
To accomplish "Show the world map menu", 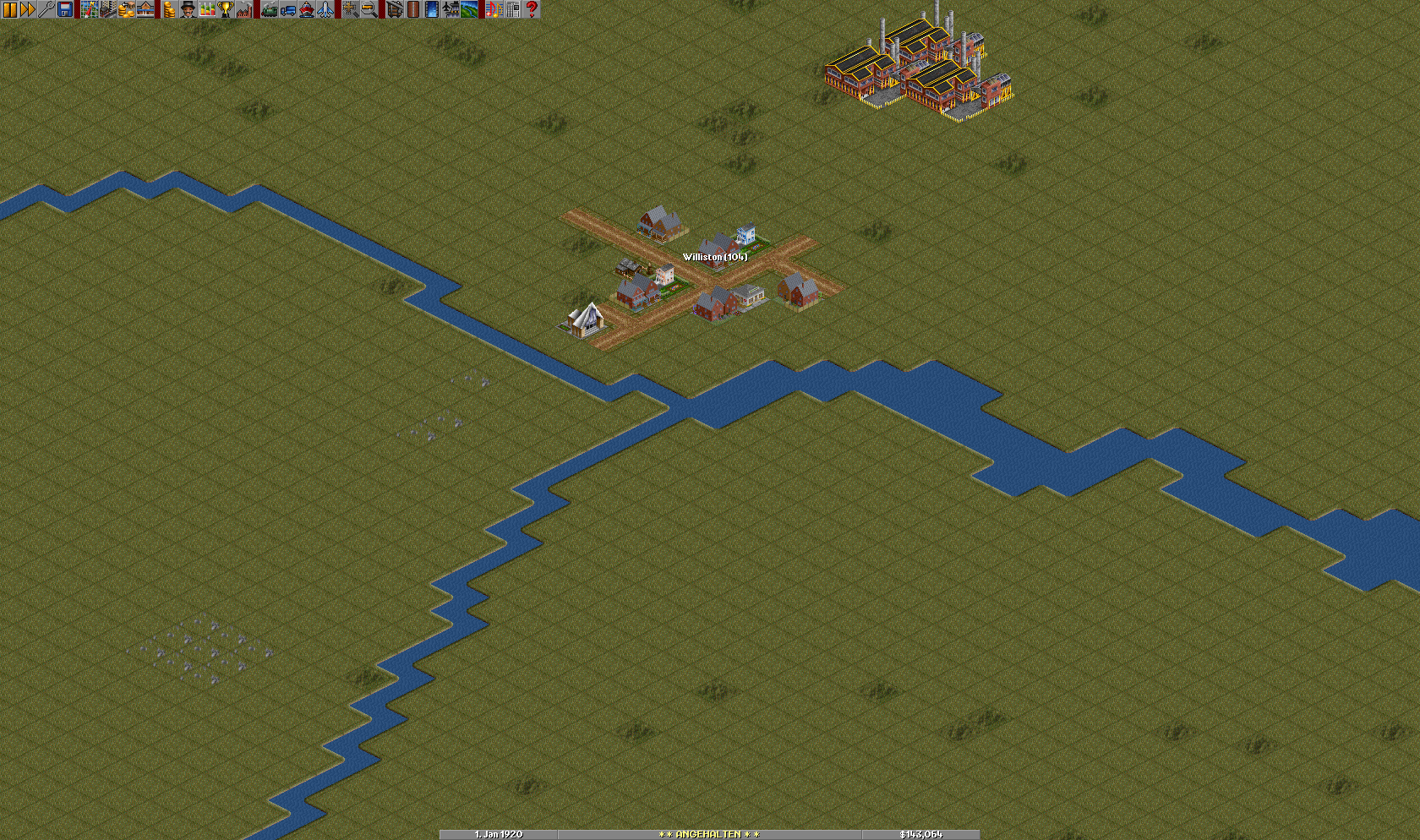I will (89, 9).
